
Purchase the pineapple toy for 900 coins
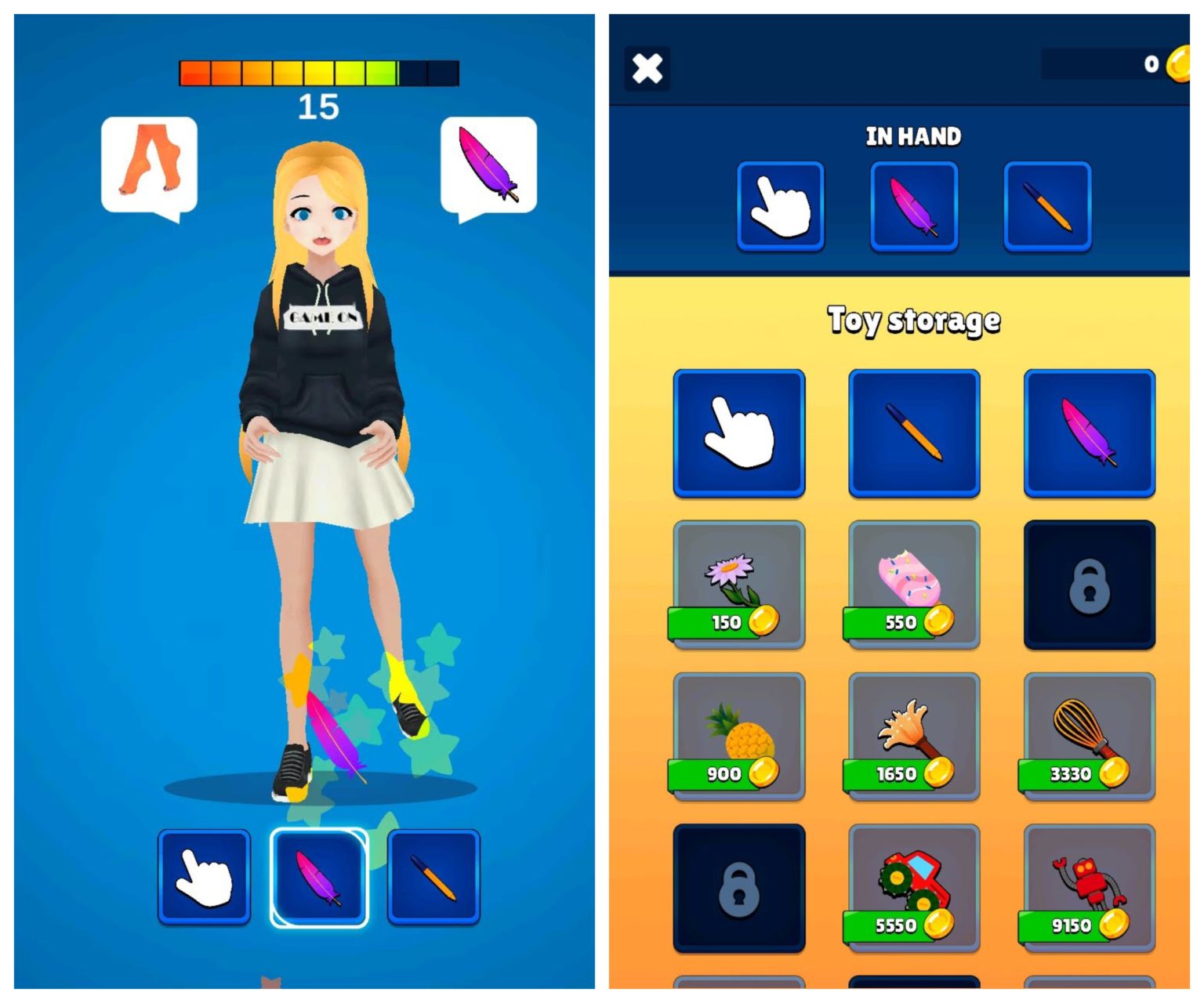point(738,736)
